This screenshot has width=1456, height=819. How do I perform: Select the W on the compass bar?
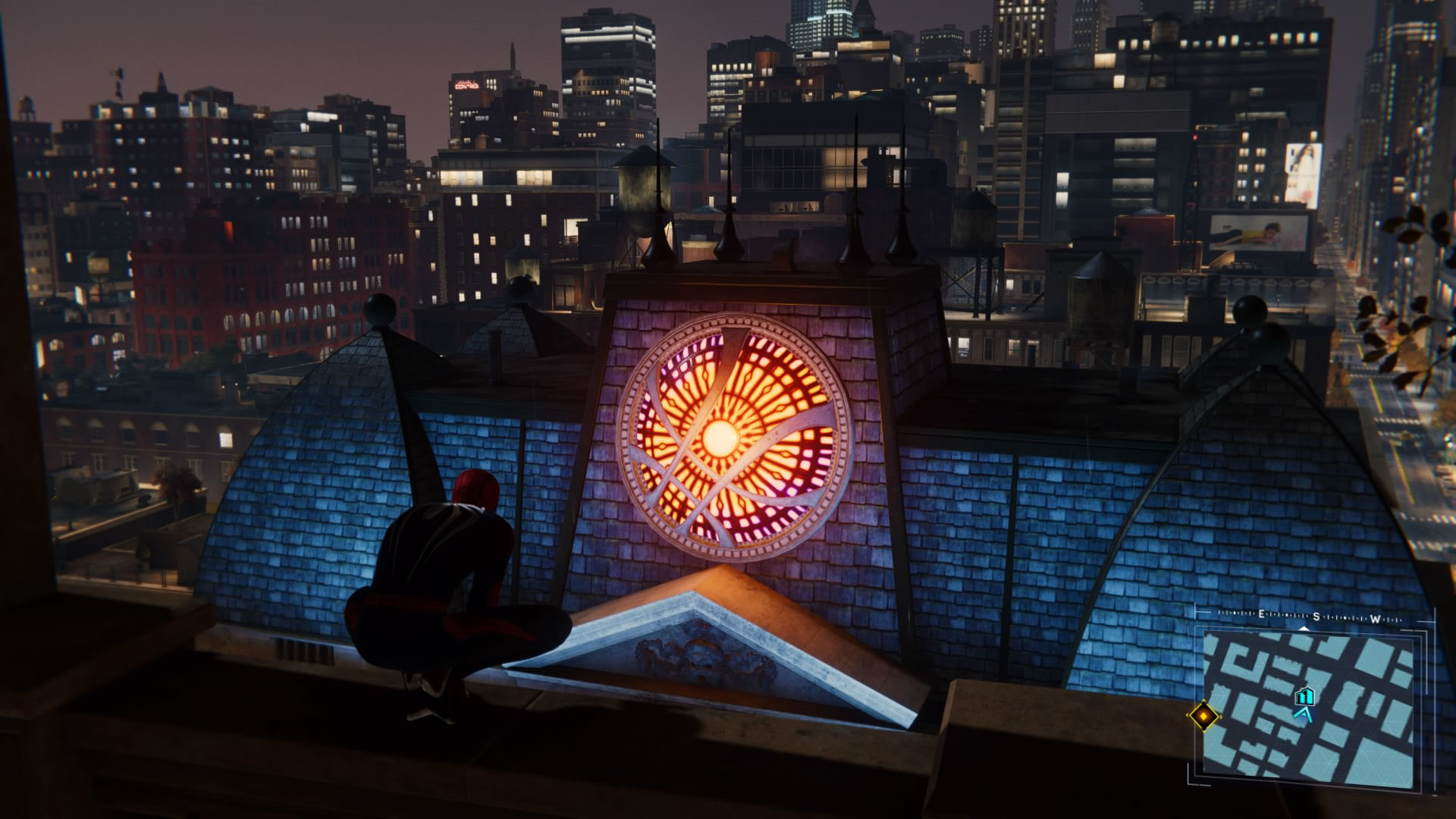click(x=1374, y=618)
